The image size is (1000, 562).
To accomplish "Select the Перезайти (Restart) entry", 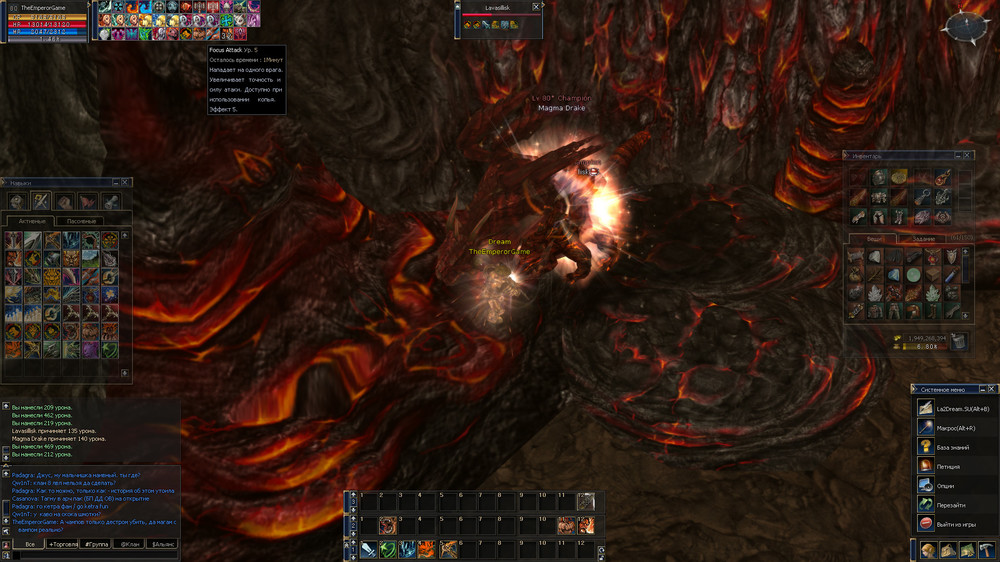I will coord(951,504).
